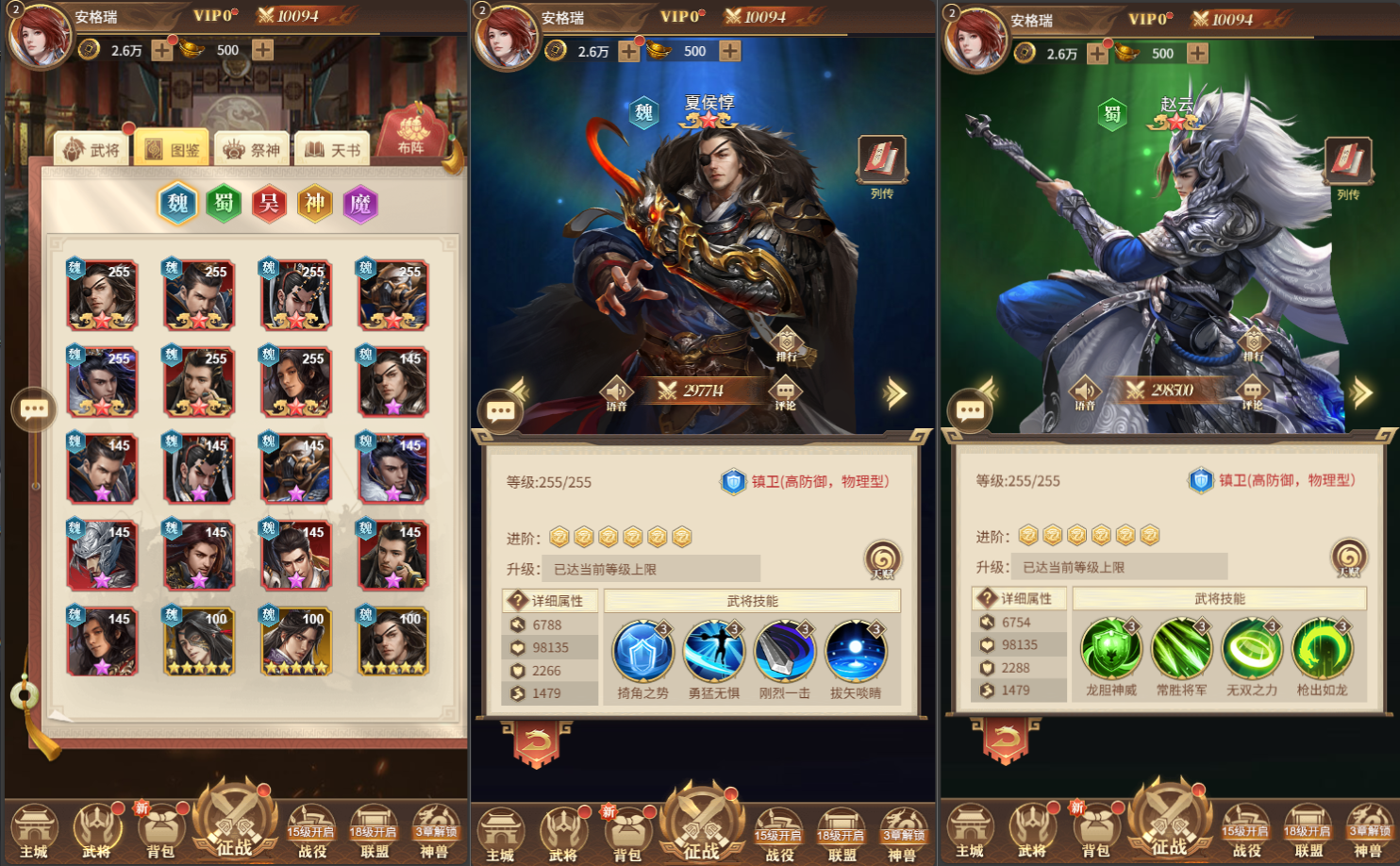
Task: Tap plus to add 元宝 currency
Action: [x=262, y=50]
